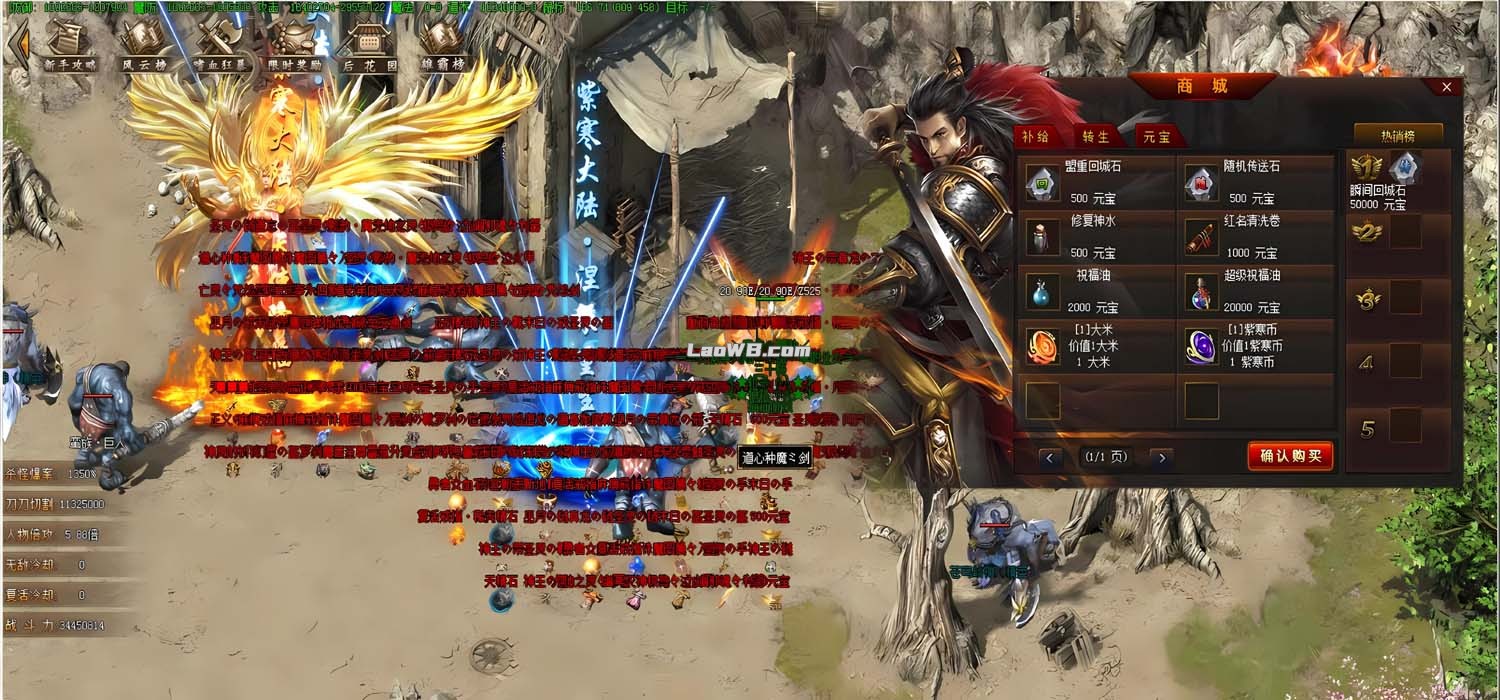The height and width of the screenshot is (700, 1500).
Task: Select the 紫寒币 currency item
Action: tap(1201, 346)
